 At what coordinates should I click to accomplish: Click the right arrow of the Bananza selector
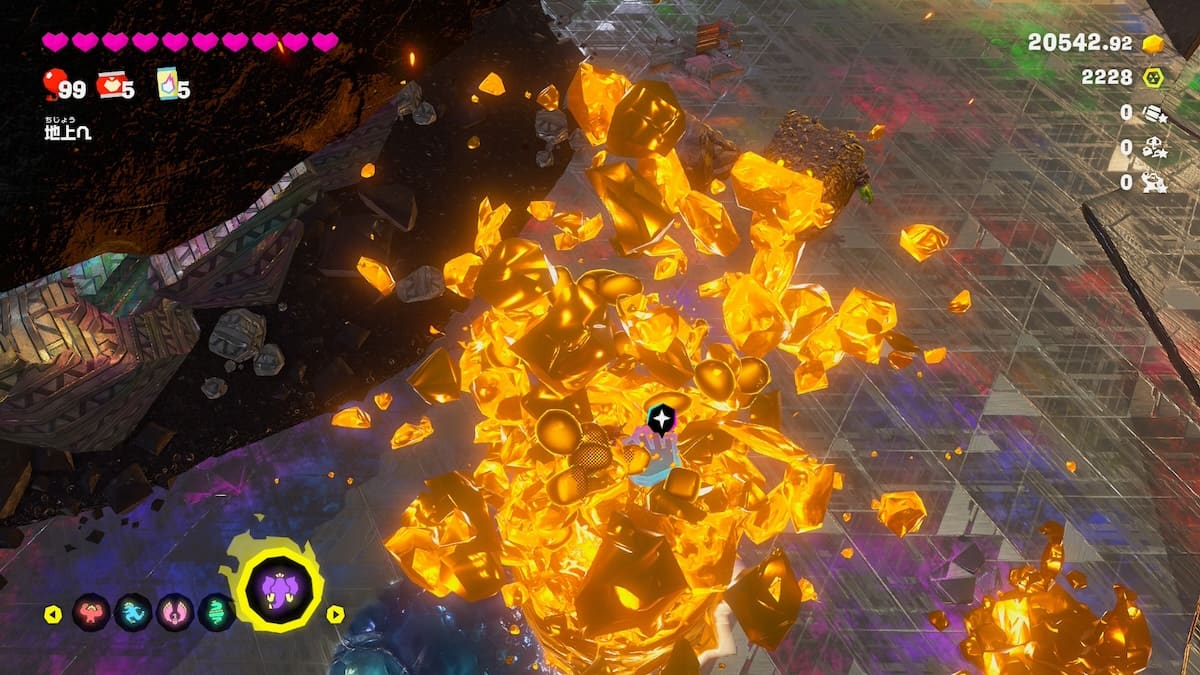(336, 614)
